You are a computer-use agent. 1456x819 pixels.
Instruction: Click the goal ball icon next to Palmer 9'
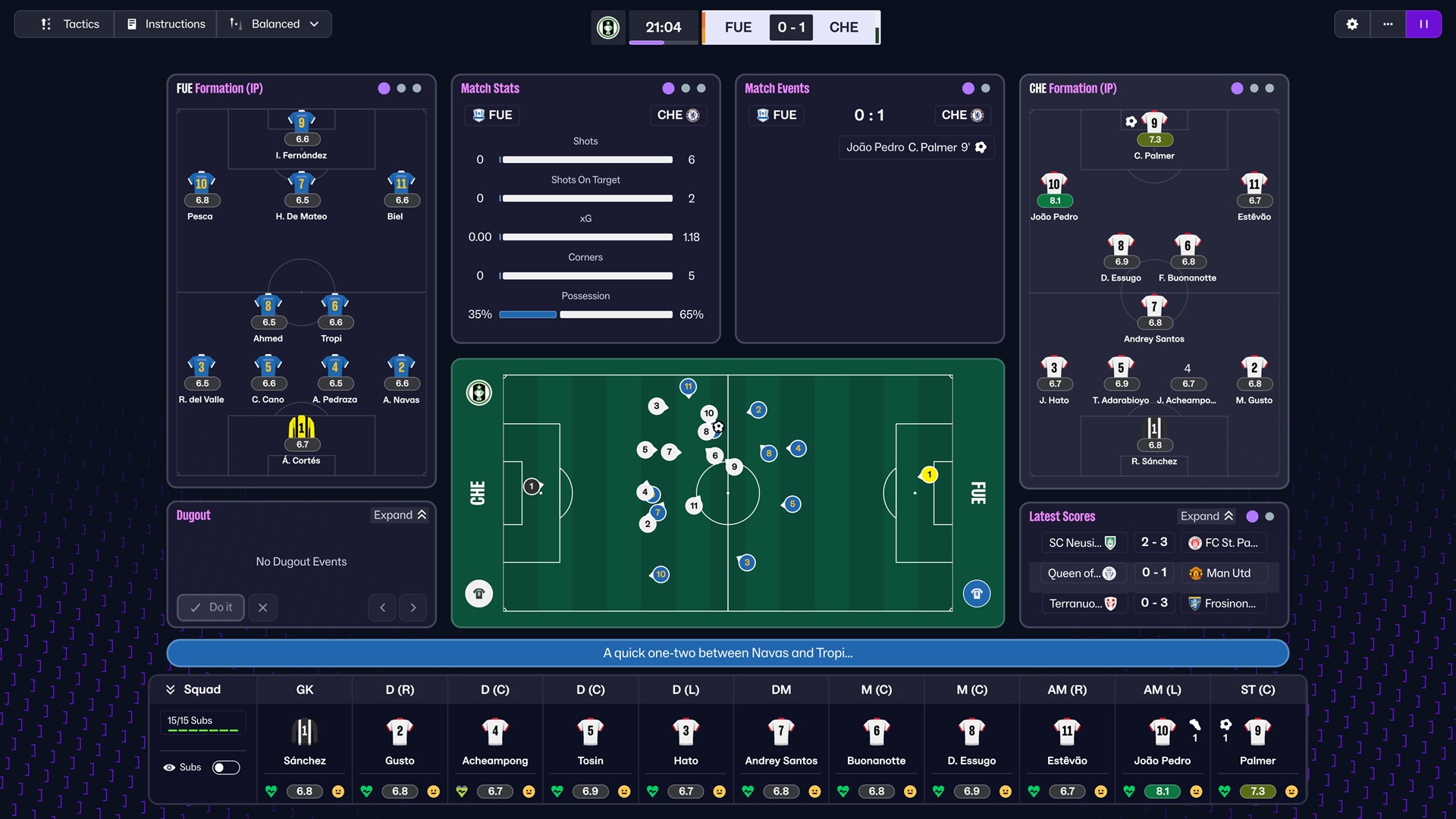(980, 147)
